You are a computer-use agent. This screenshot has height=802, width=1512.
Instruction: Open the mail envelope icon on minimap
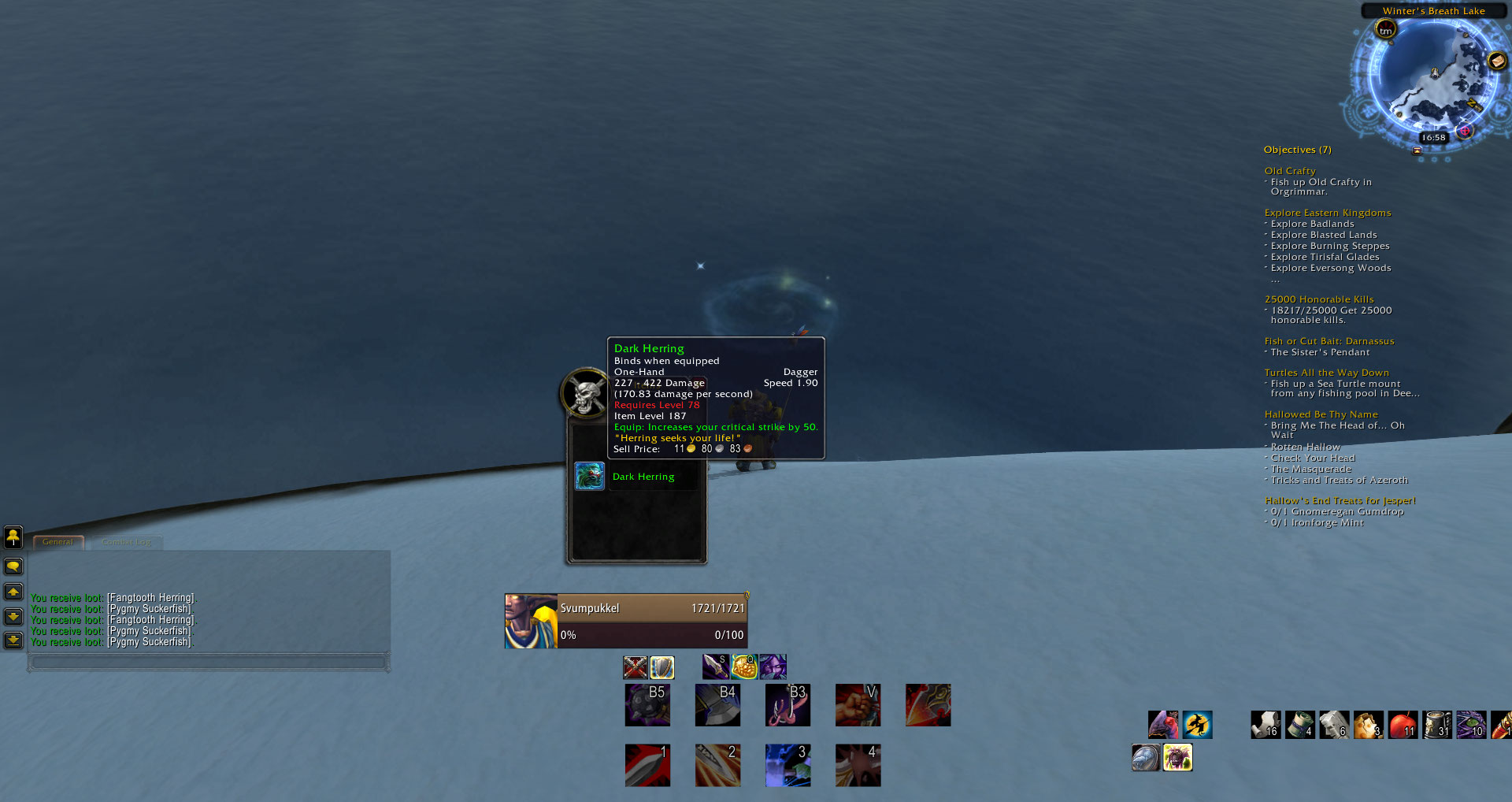[1497, 61]
